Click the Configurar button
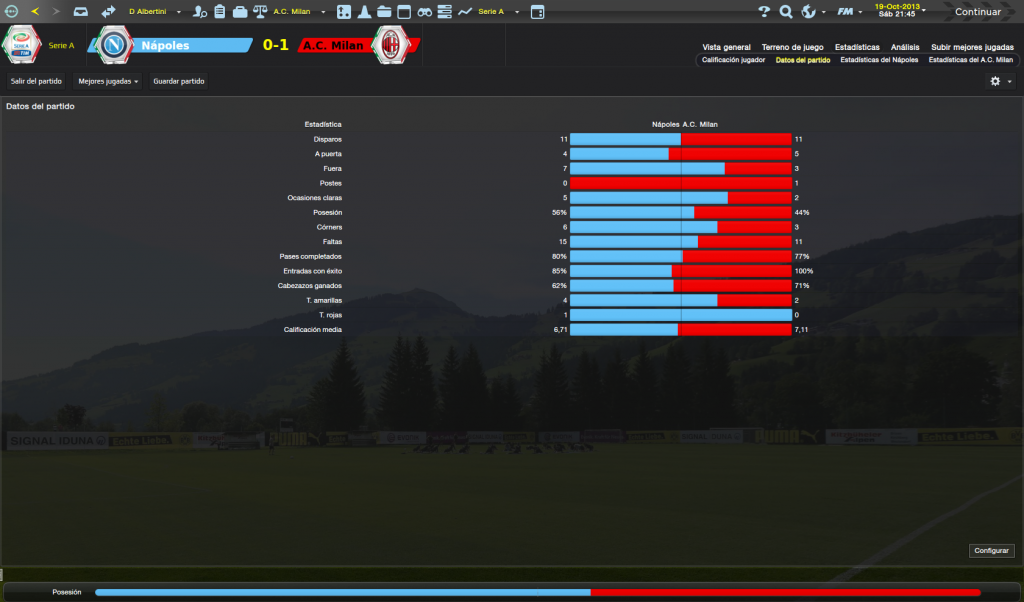Viewport: 1024px width, 602px height. [x=992, y=551]
